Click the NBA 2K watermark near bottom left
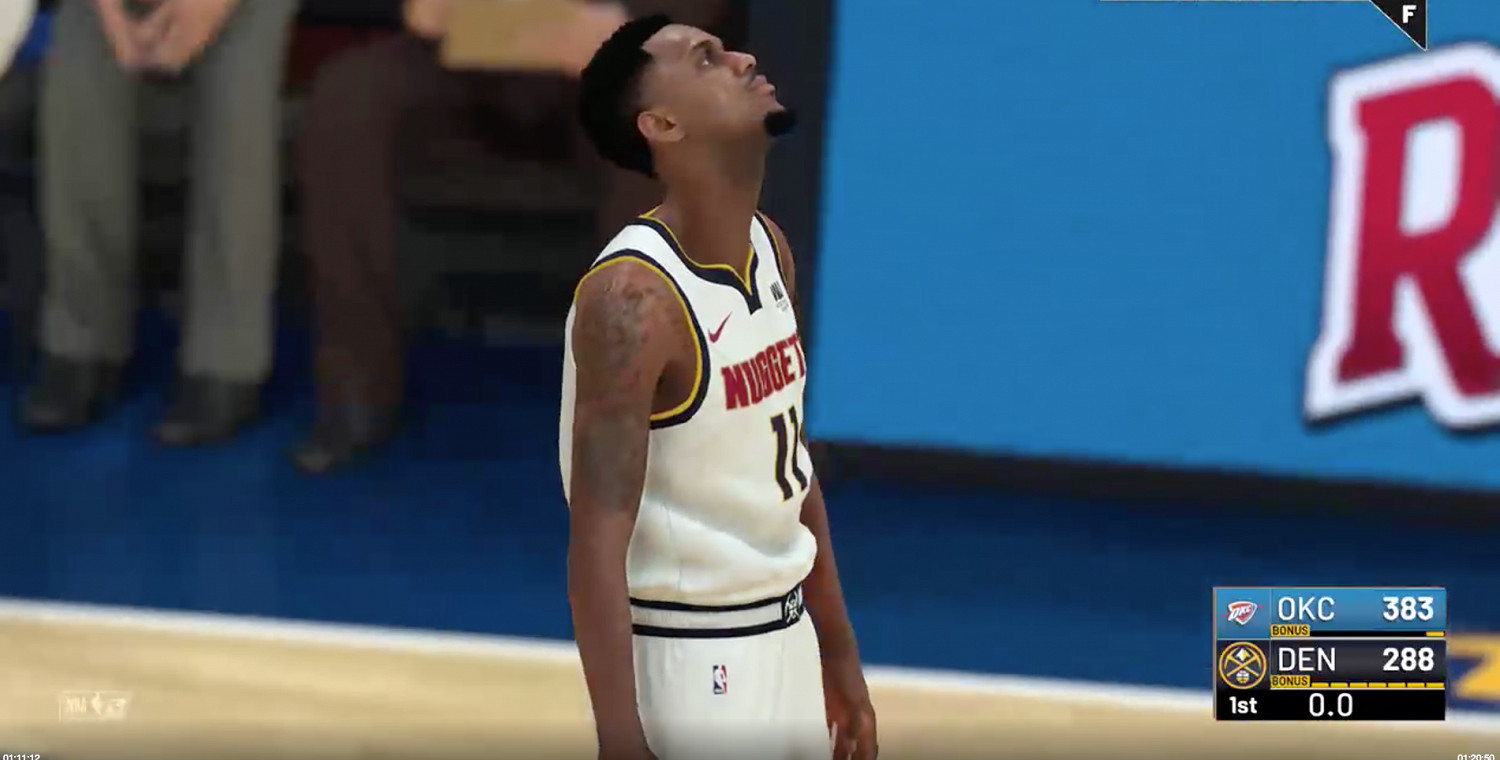This screenshot has height=760, width=1500. point(95,703)
